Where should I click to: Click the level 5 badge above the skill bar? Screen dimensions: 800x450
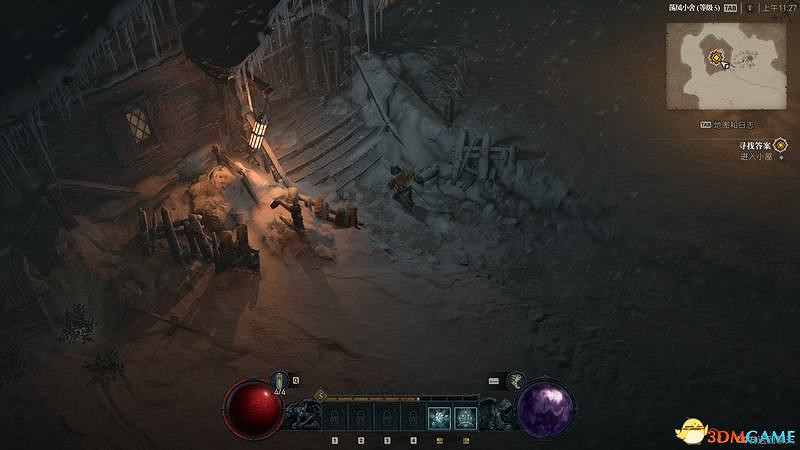click(x=320, y=396)
